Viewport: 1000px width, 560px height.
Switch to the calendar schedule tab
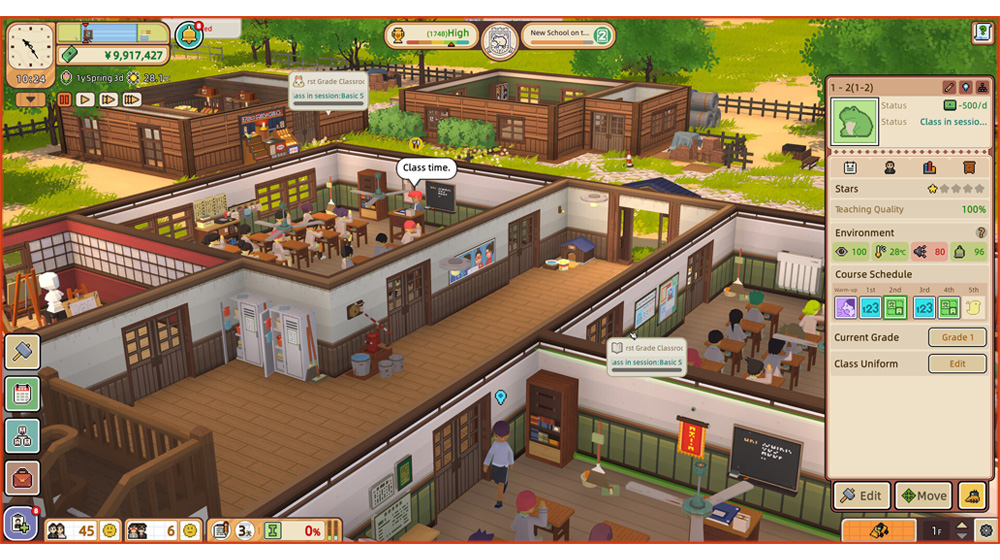pyautogui.click(x=850, y=167)
